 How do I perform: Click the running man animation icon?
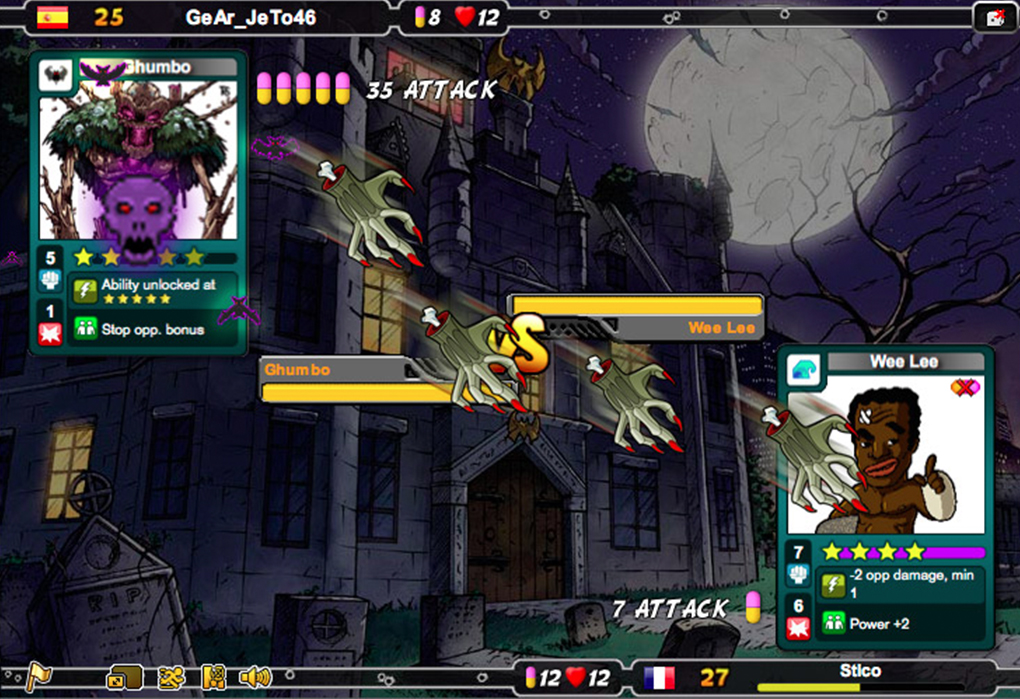(x=170, y=677)
